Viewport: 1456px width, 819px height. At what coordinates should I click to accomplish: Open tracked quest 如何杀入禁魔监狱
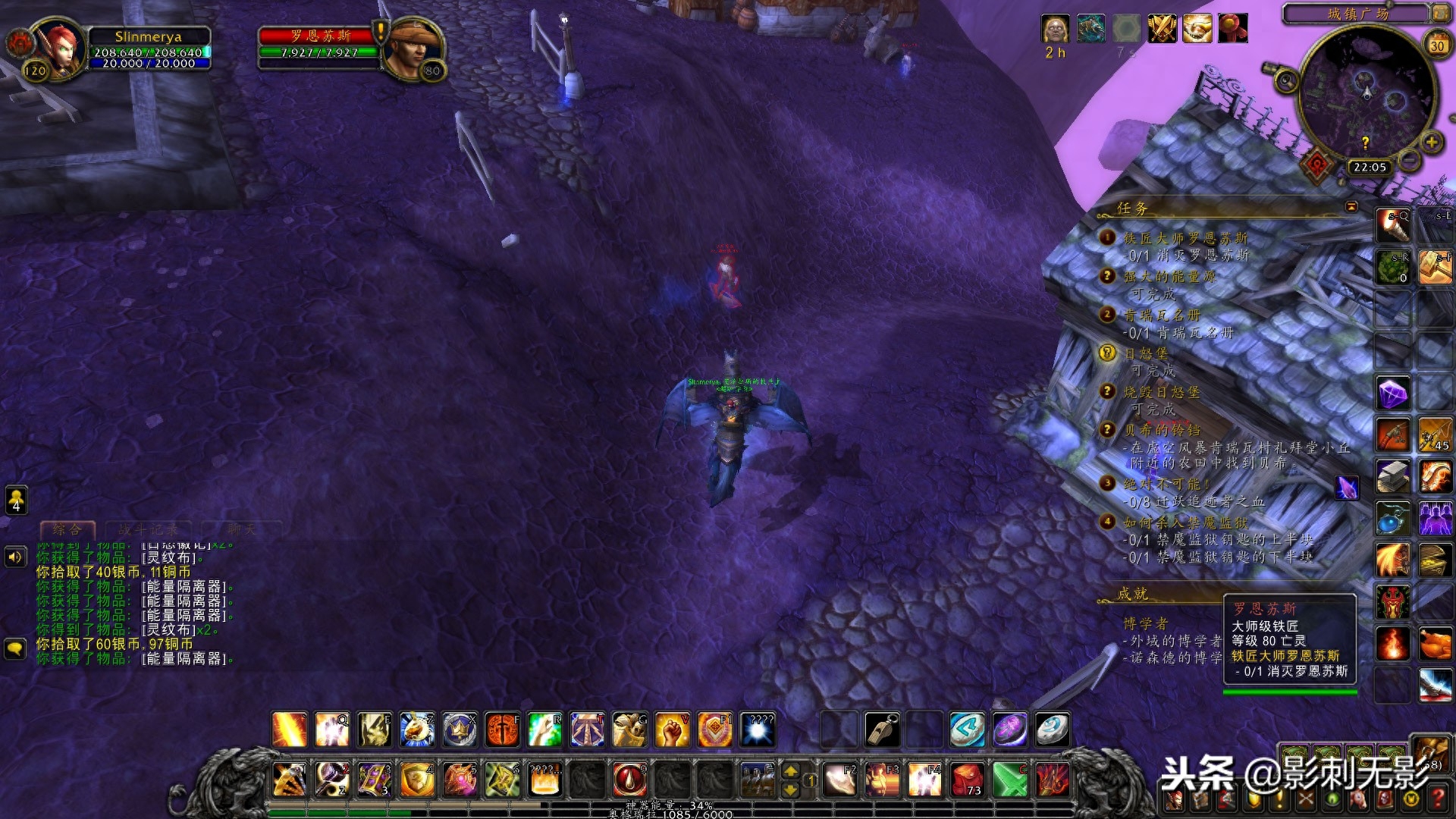(x=1185, y=522)
